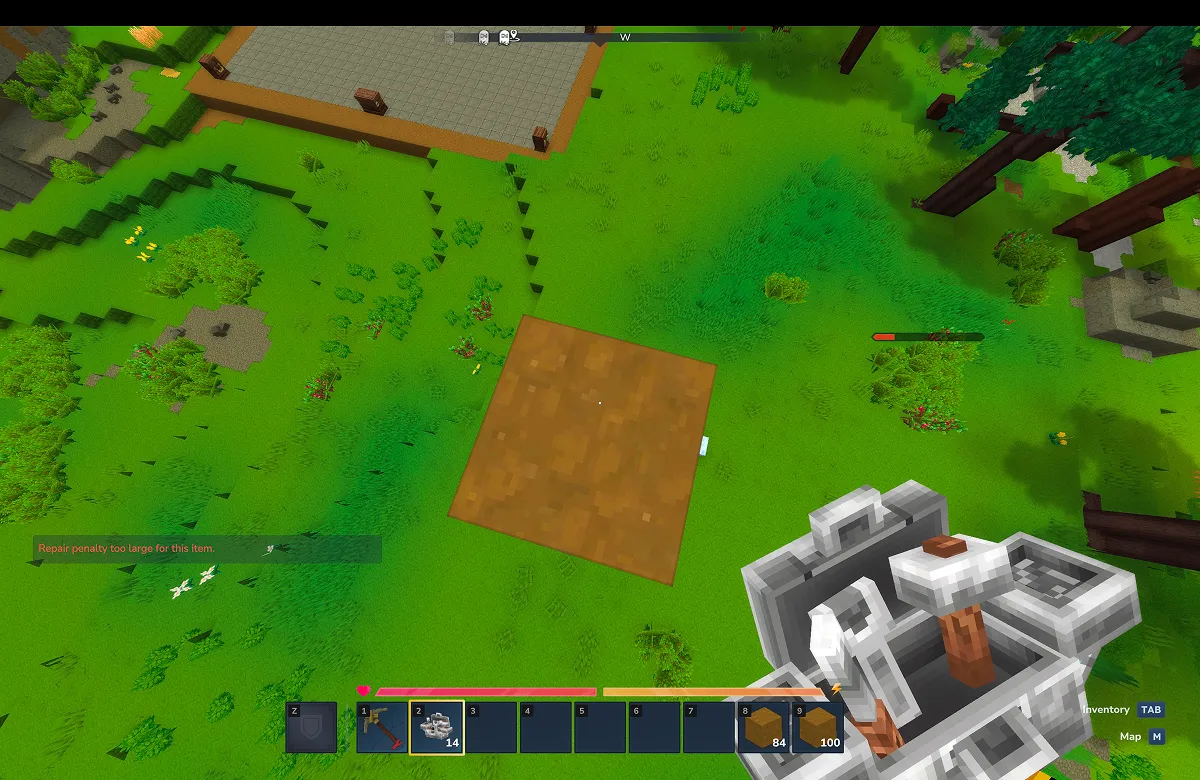Choose the dirt block stack of 100
Image resolution: width=1200 pixels, height=780 pixels.
click(817, 727)
